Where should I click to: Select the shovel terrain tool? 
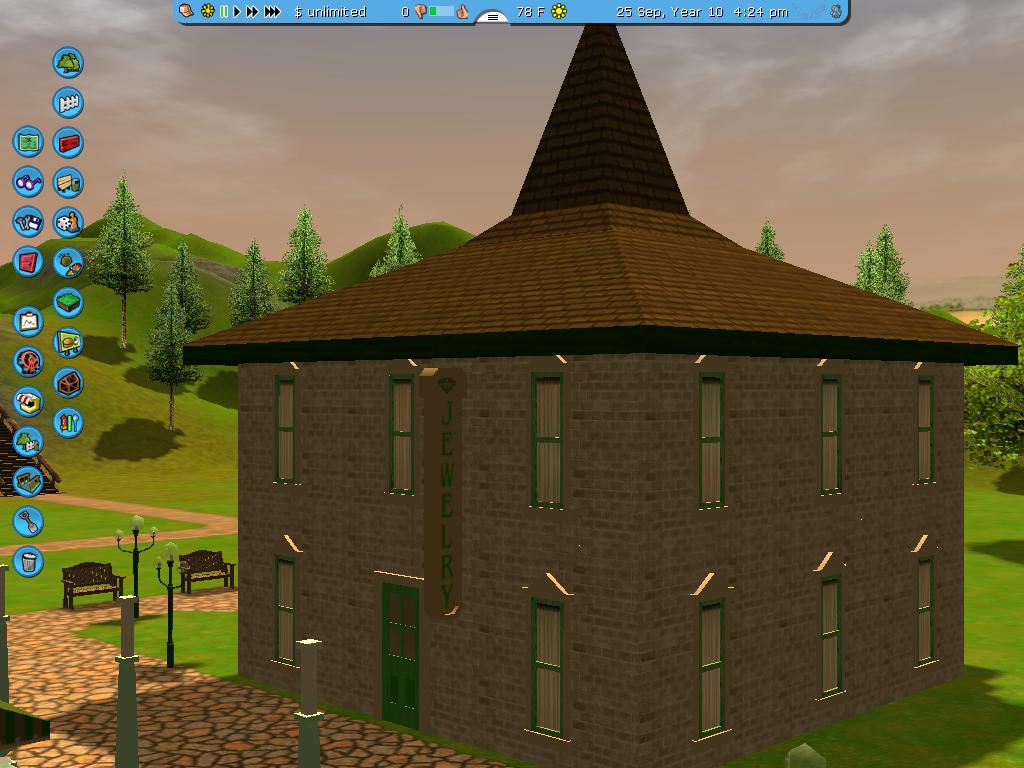(x=28, y=521)
